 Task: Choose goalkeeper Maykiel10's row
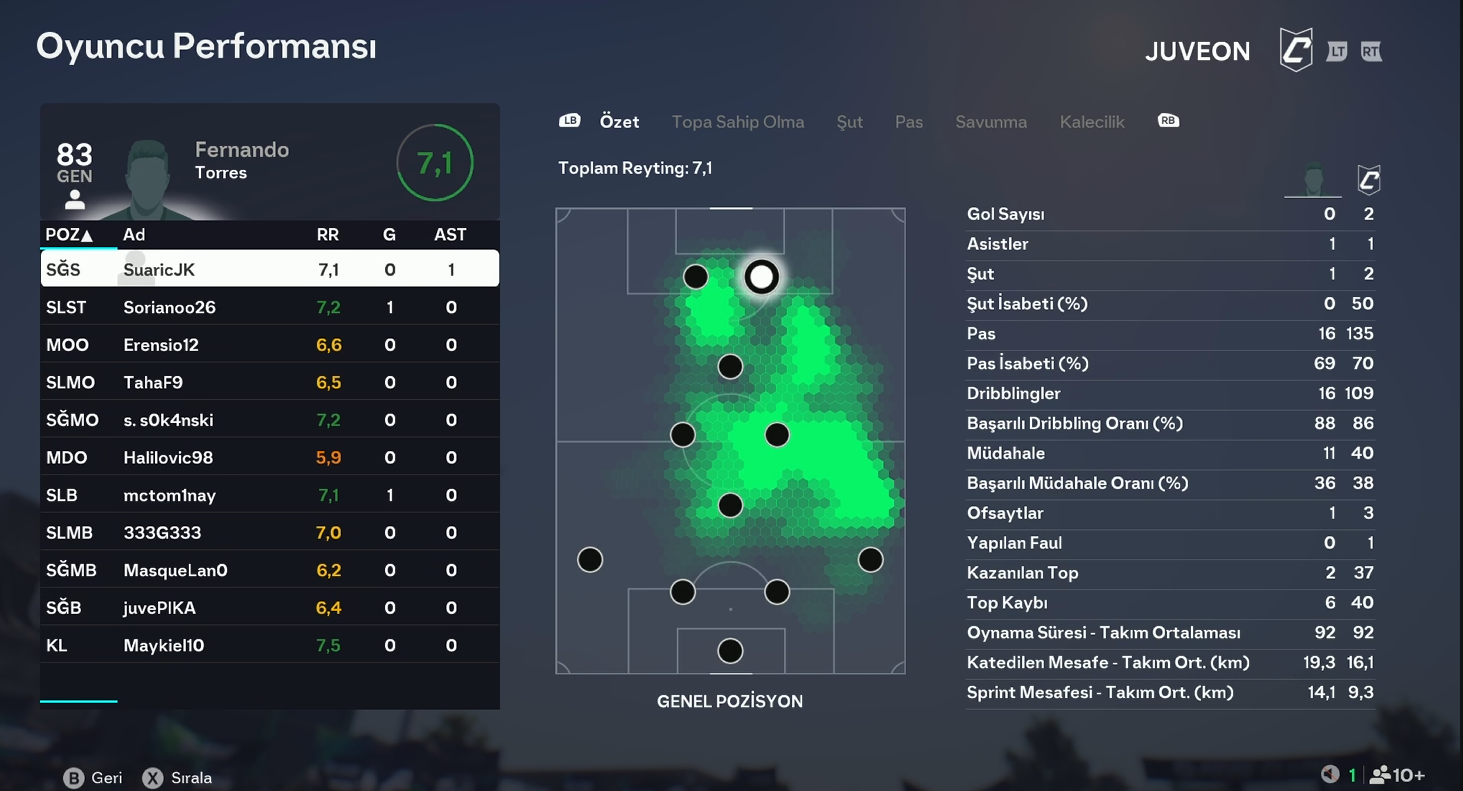point(269,645)
